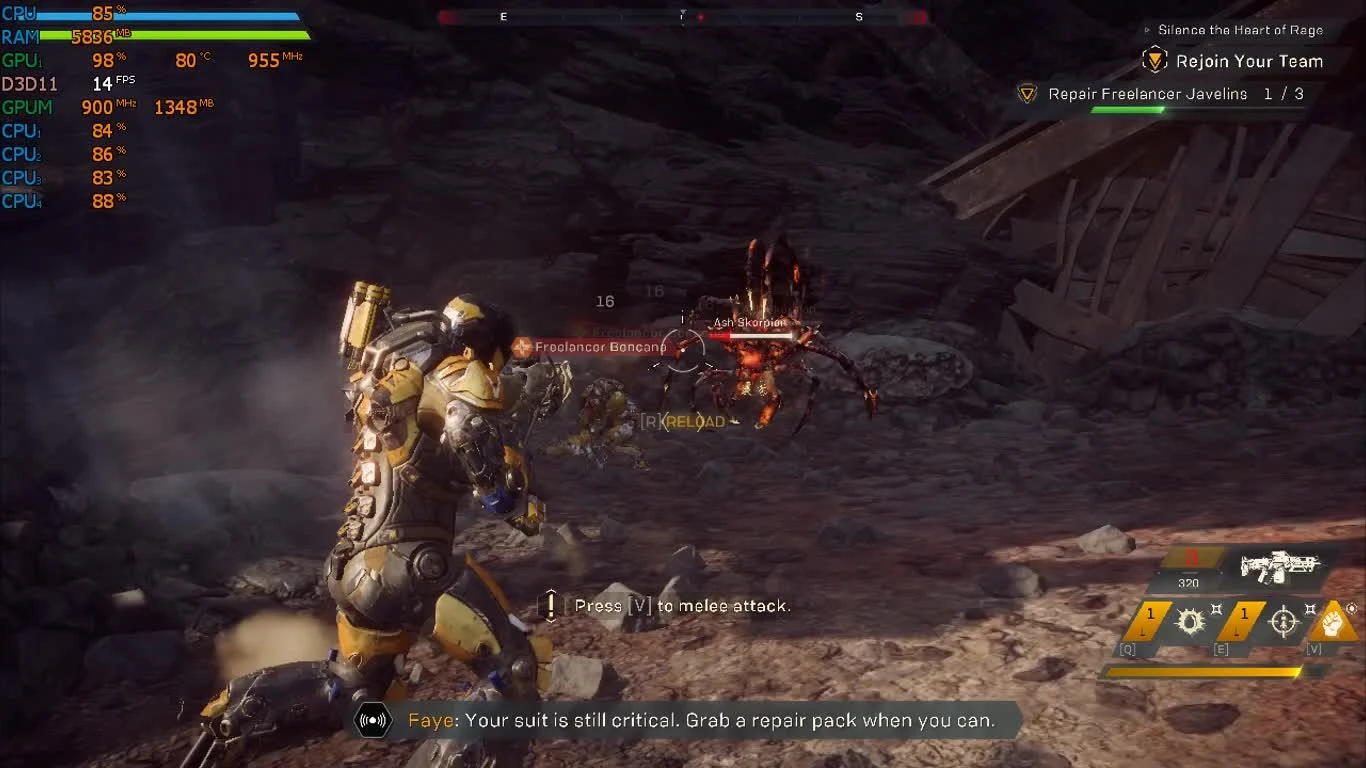The image size is (1366, 768).
Task: Click the small gem icon beside the ultimate triangle
Action: click(1351, 608)
